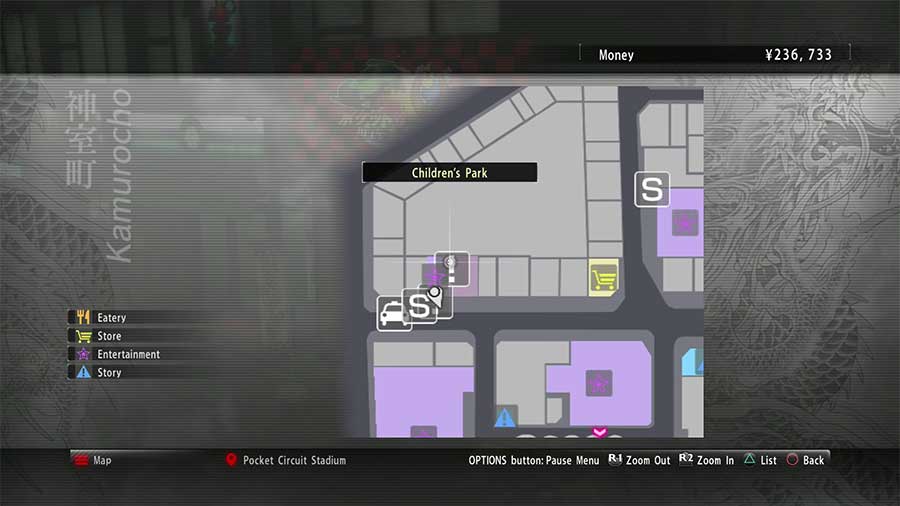Select the blue story triangle on the map
This screenshot has width=900, height=506.
505,417
